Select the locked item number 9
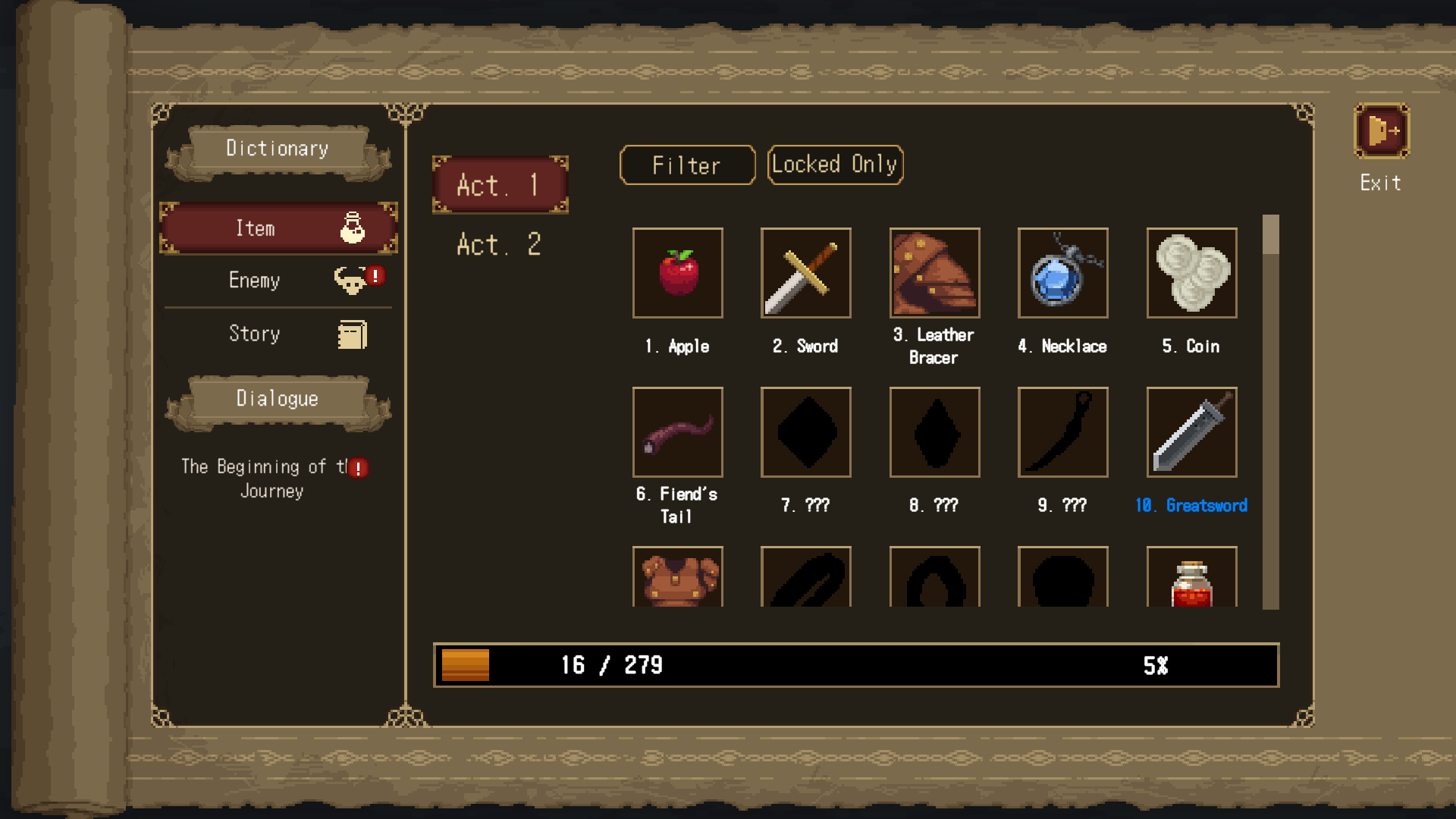 coord(1062,432)
